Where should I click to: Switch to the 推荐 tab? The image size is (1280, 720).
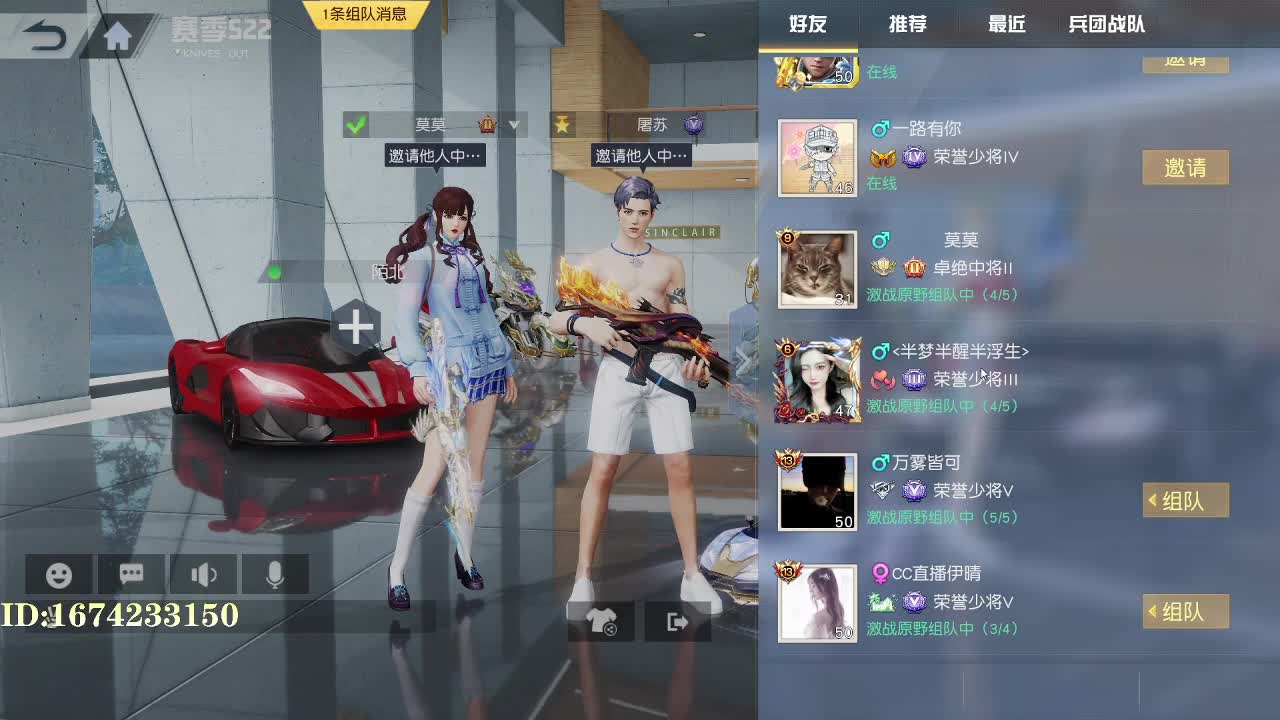click(906, 26)
